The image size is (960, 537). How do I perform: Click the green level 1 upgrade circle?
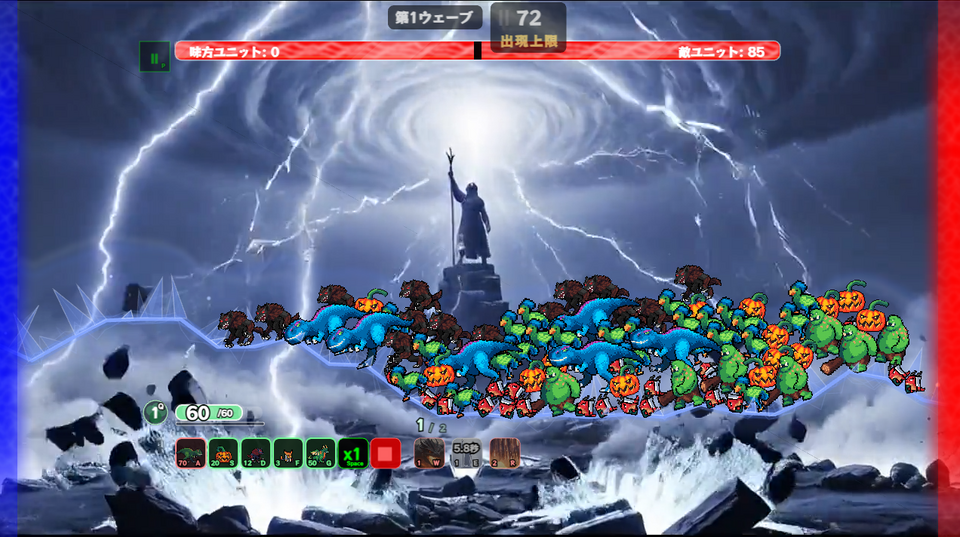coord(154,412)
